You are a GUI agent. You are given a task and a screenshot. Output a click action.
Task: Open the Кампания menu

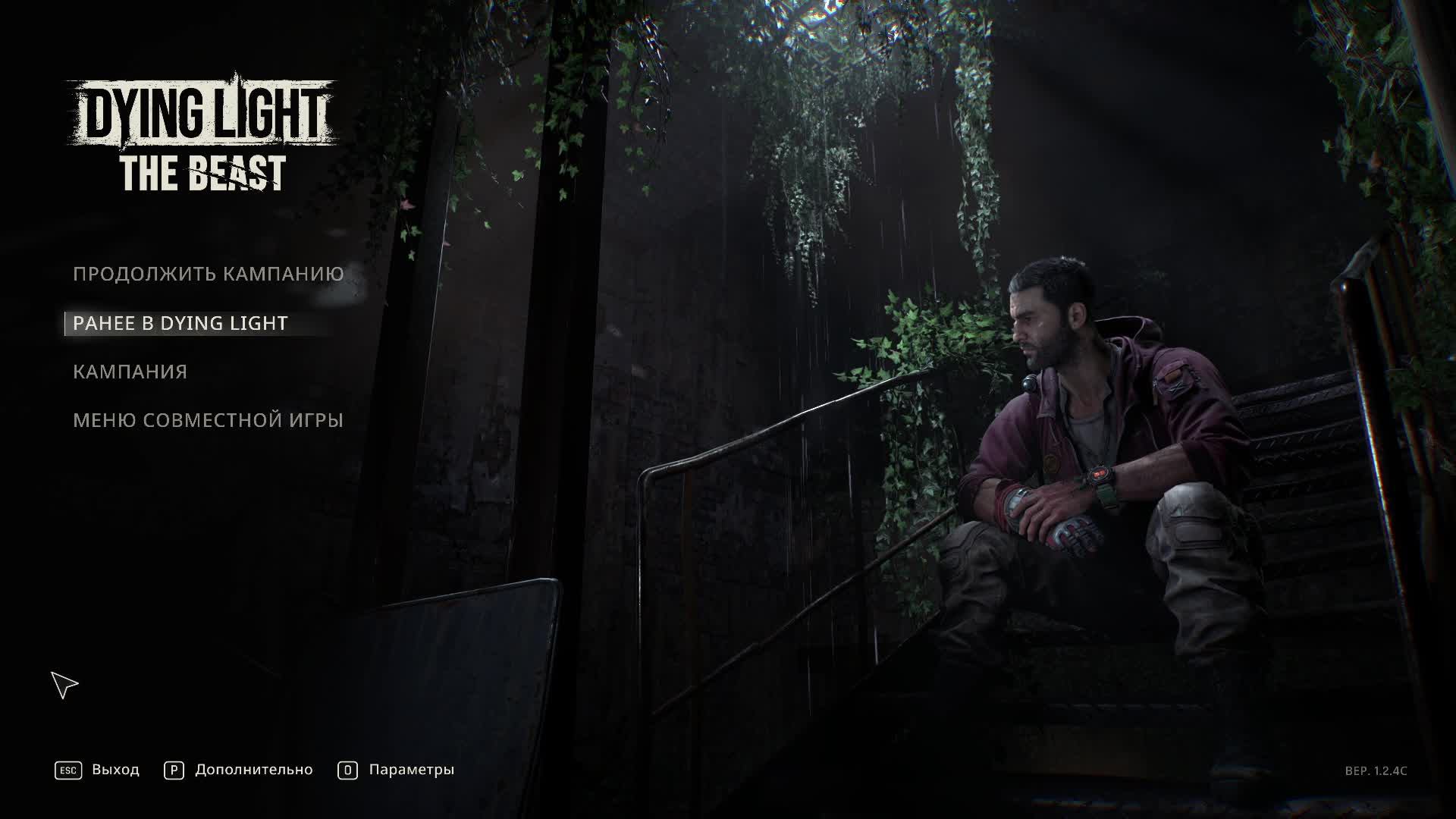(x=130, y=372)
